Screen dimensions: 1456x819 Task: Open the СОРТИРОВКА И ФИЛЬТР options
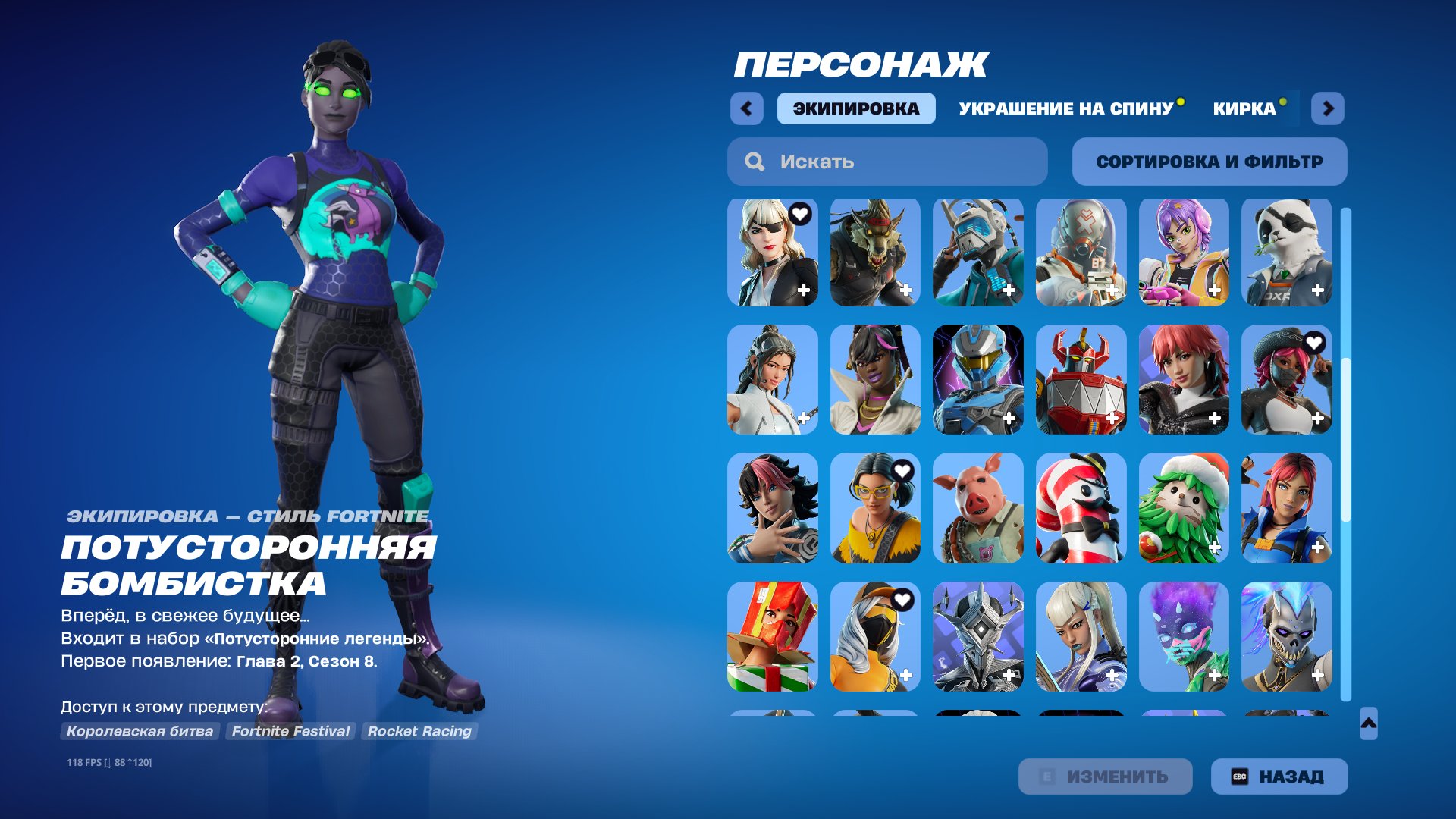pyautogui.click(x=1210, y=161)
